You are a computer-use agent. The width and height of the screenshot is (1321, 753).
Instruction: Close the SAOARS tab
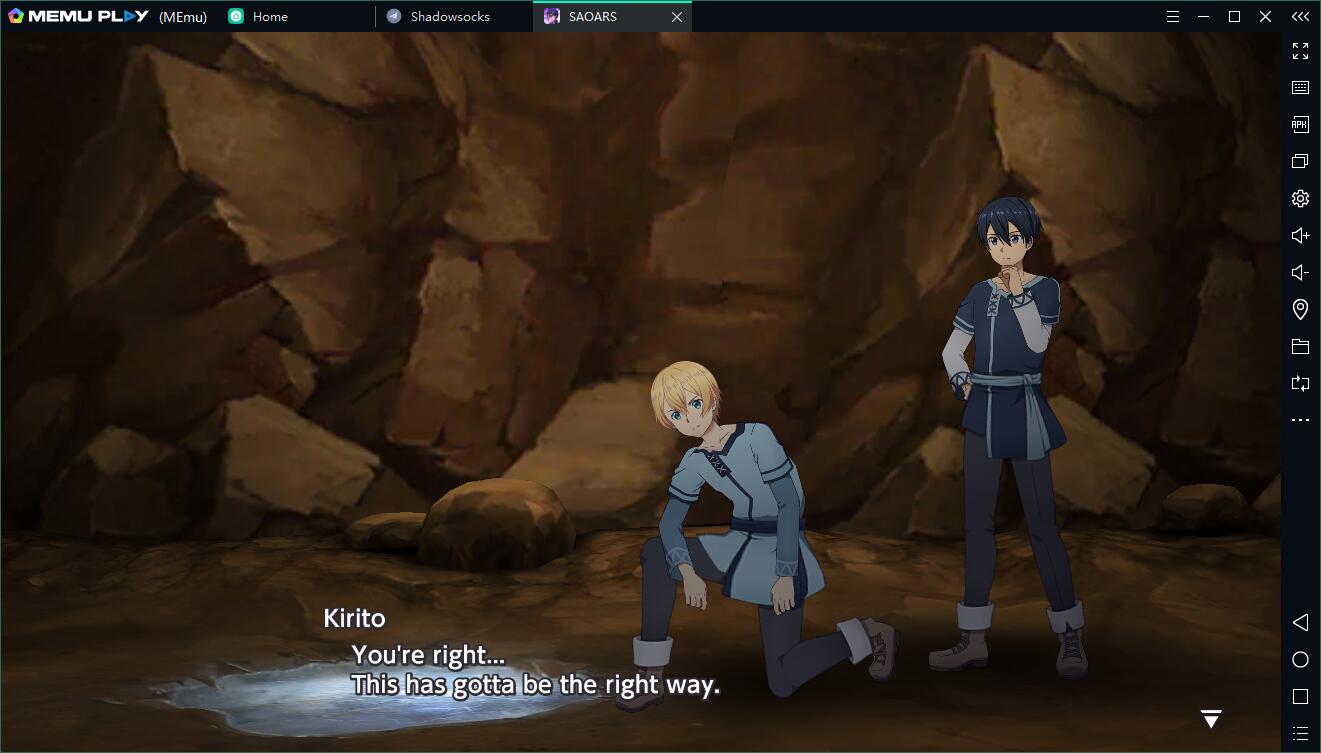[677, 17]
